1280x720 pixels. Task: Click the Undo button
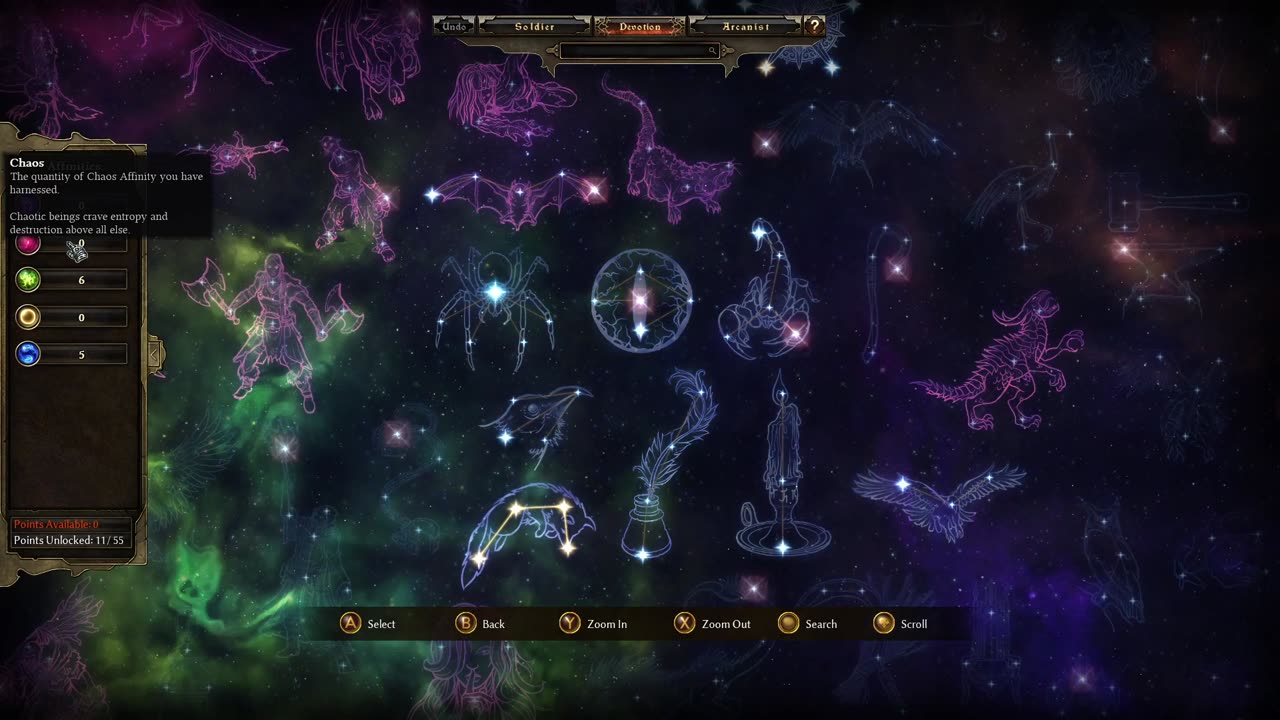point(455,27)
